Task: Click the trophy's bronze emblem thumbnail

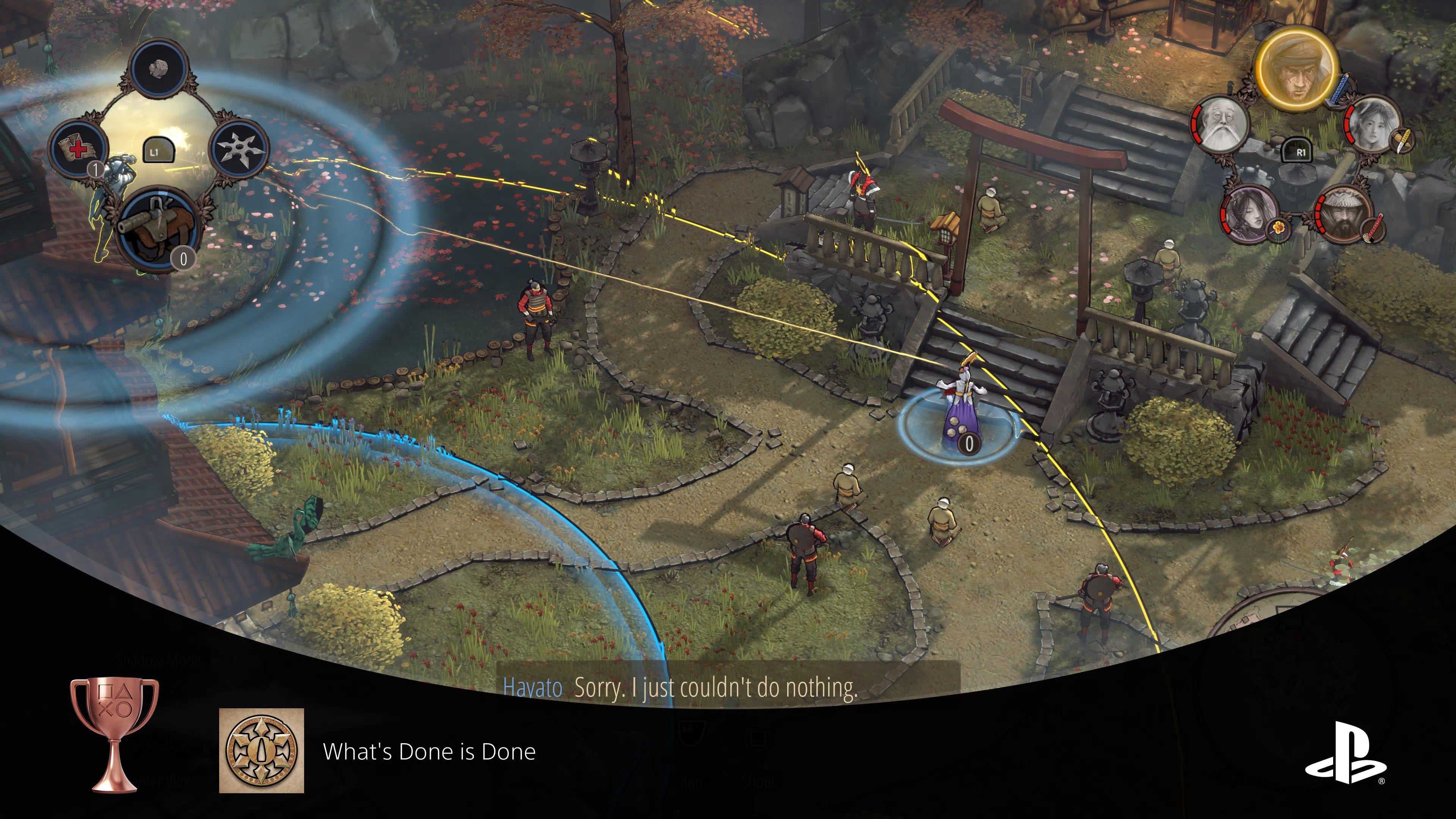Action: click(261, 751)
